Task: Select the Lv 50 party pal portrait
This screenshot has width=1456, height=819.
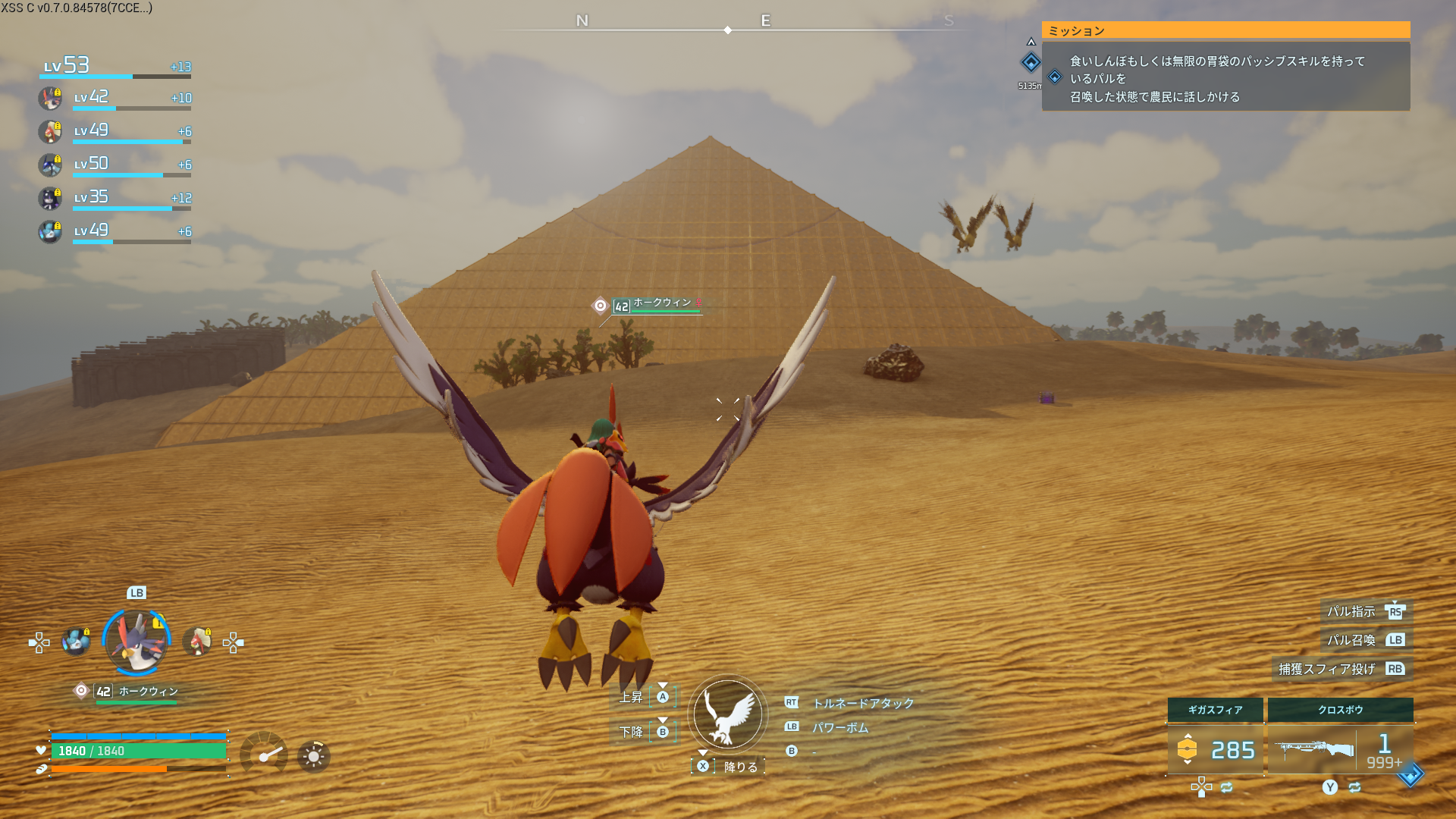Action: coord(50,165)
